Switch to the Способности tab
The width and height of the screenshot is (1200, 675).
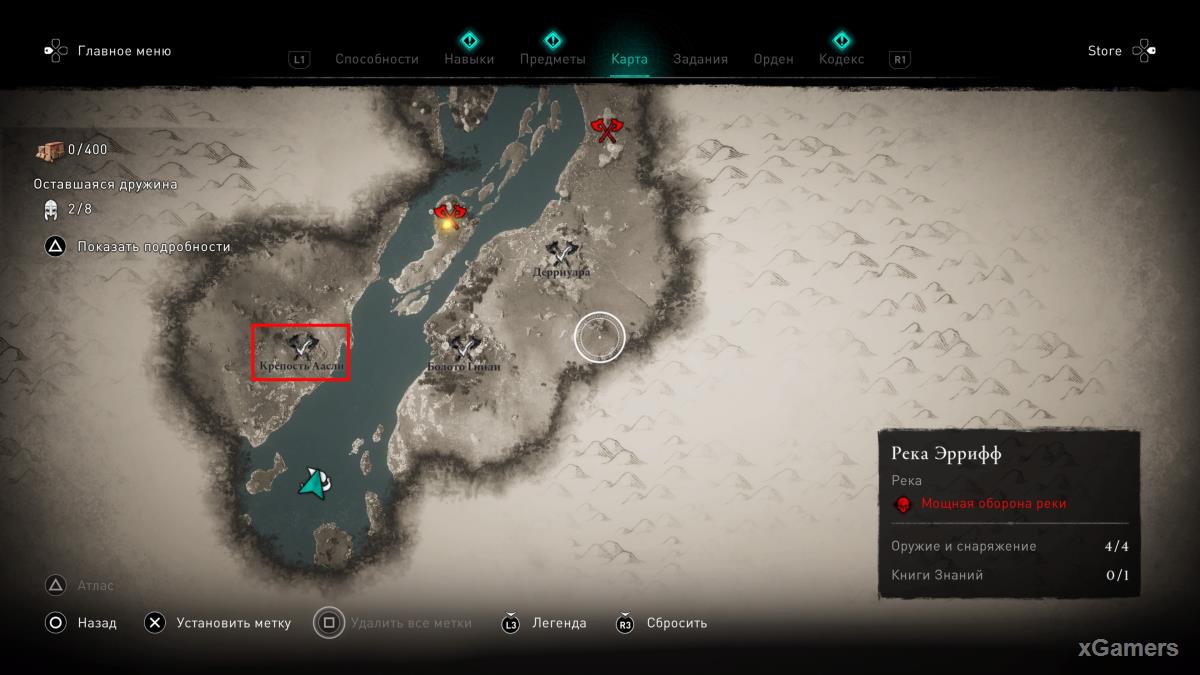coord(376,59)
